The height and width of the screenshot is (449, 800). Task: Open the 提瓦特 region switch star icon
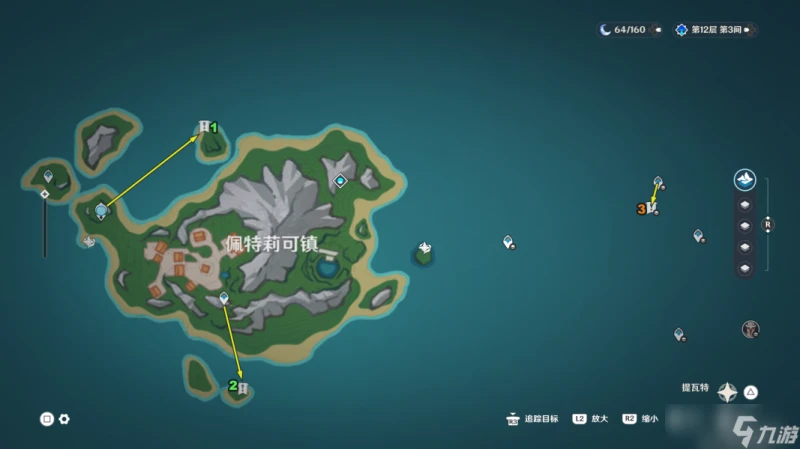728,391
